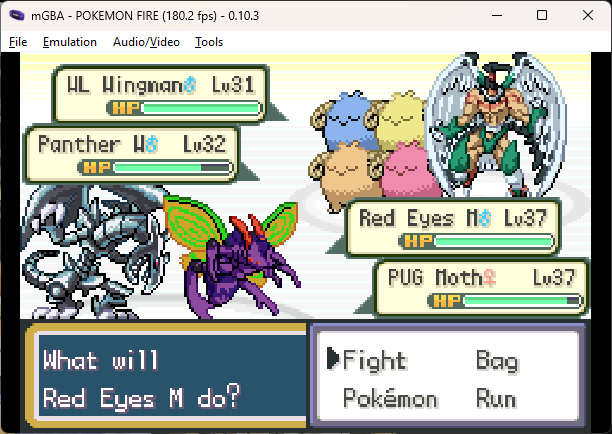This screenshot has width=612, height=434.
Task: Minimize the mGBA window
Action: [496, 15]
